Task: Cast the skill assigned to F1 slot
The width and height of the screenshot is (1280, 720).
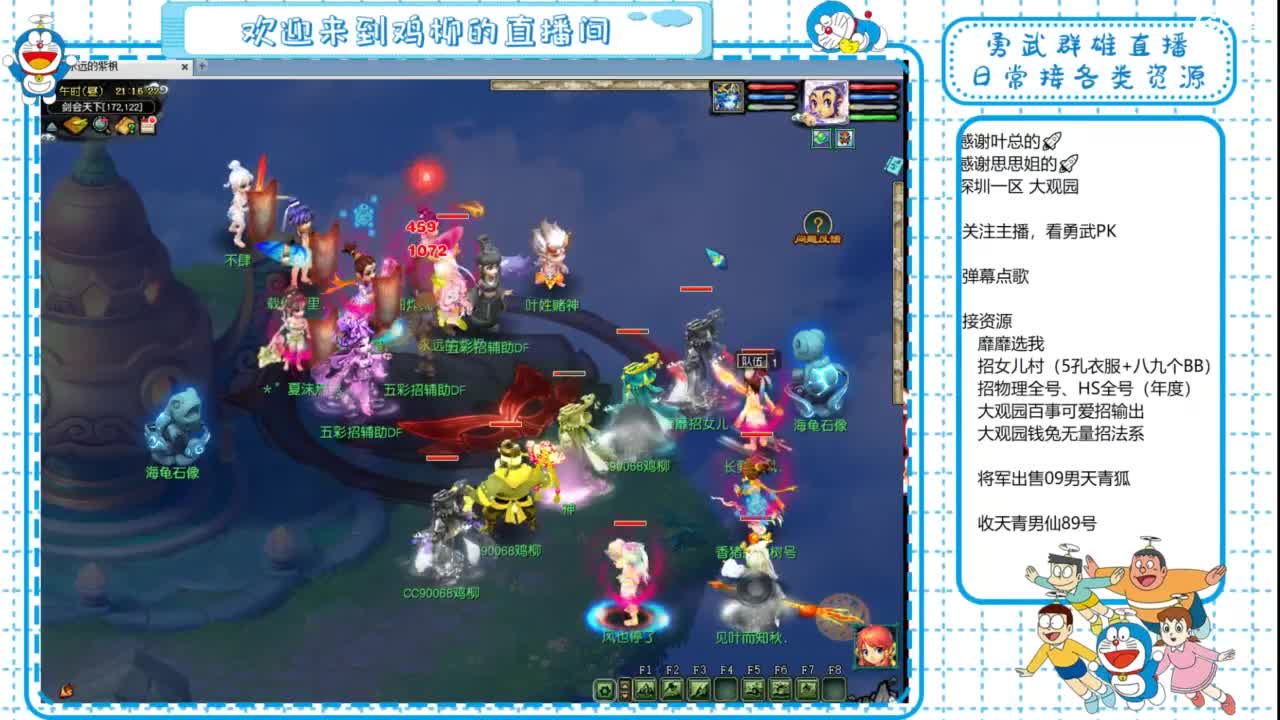Action: (x=645, y=689)
